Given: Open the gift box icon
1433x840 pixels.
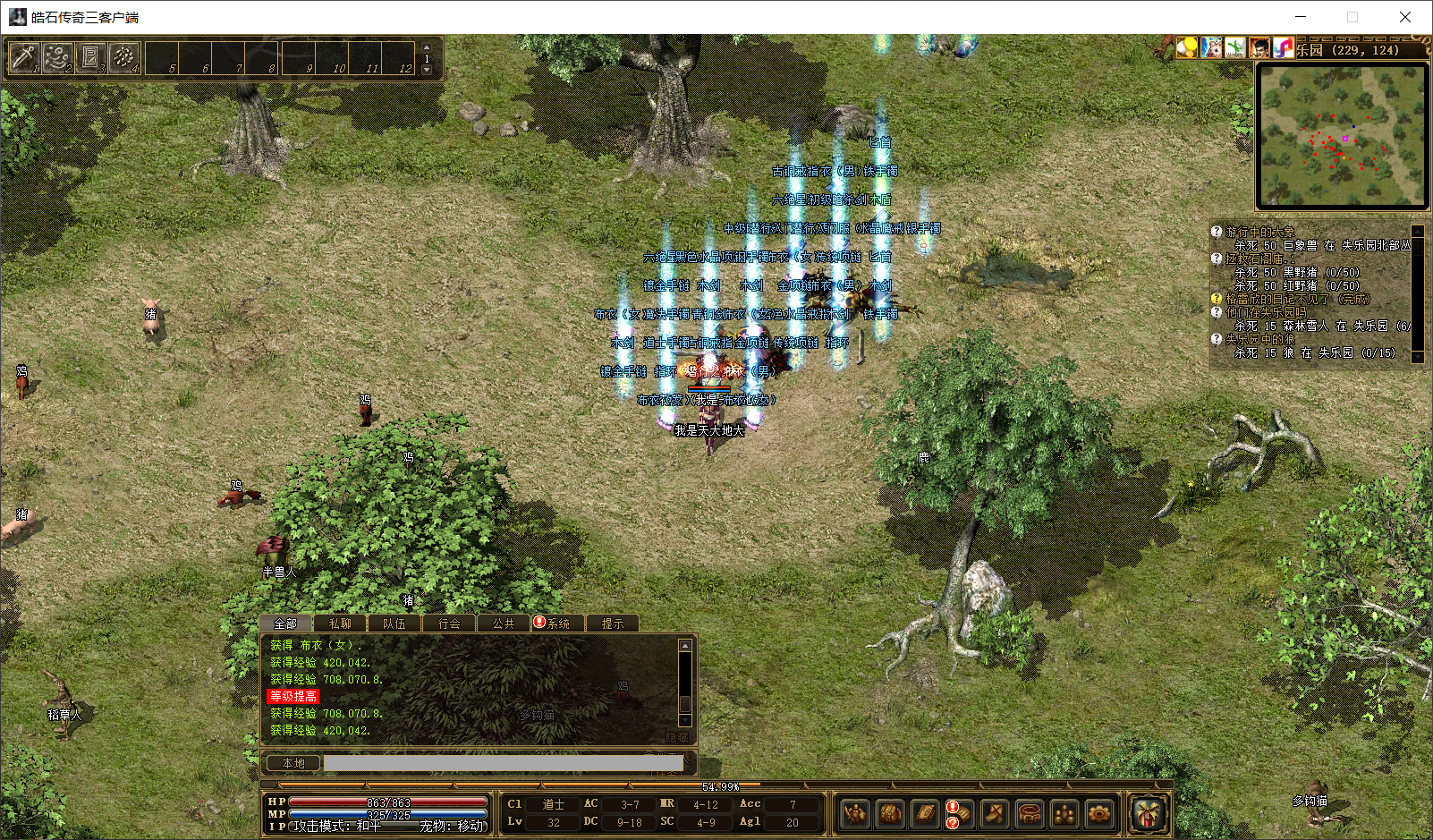Looking at the screenshot, I should click(1148, 813).
